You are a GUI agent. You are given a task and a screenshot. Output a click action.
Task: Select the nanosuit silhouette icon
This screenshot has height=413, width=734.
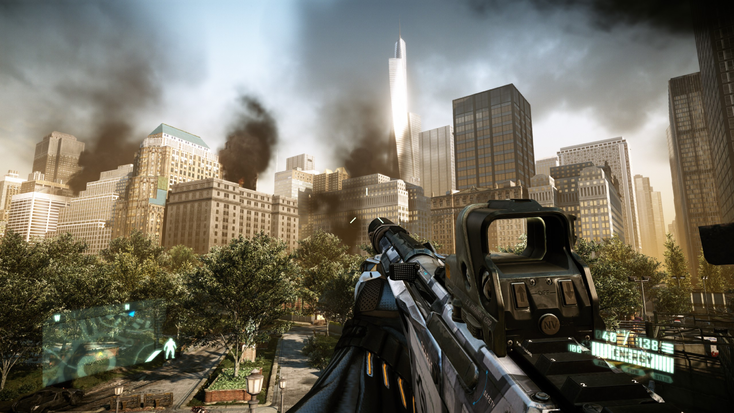170,348
